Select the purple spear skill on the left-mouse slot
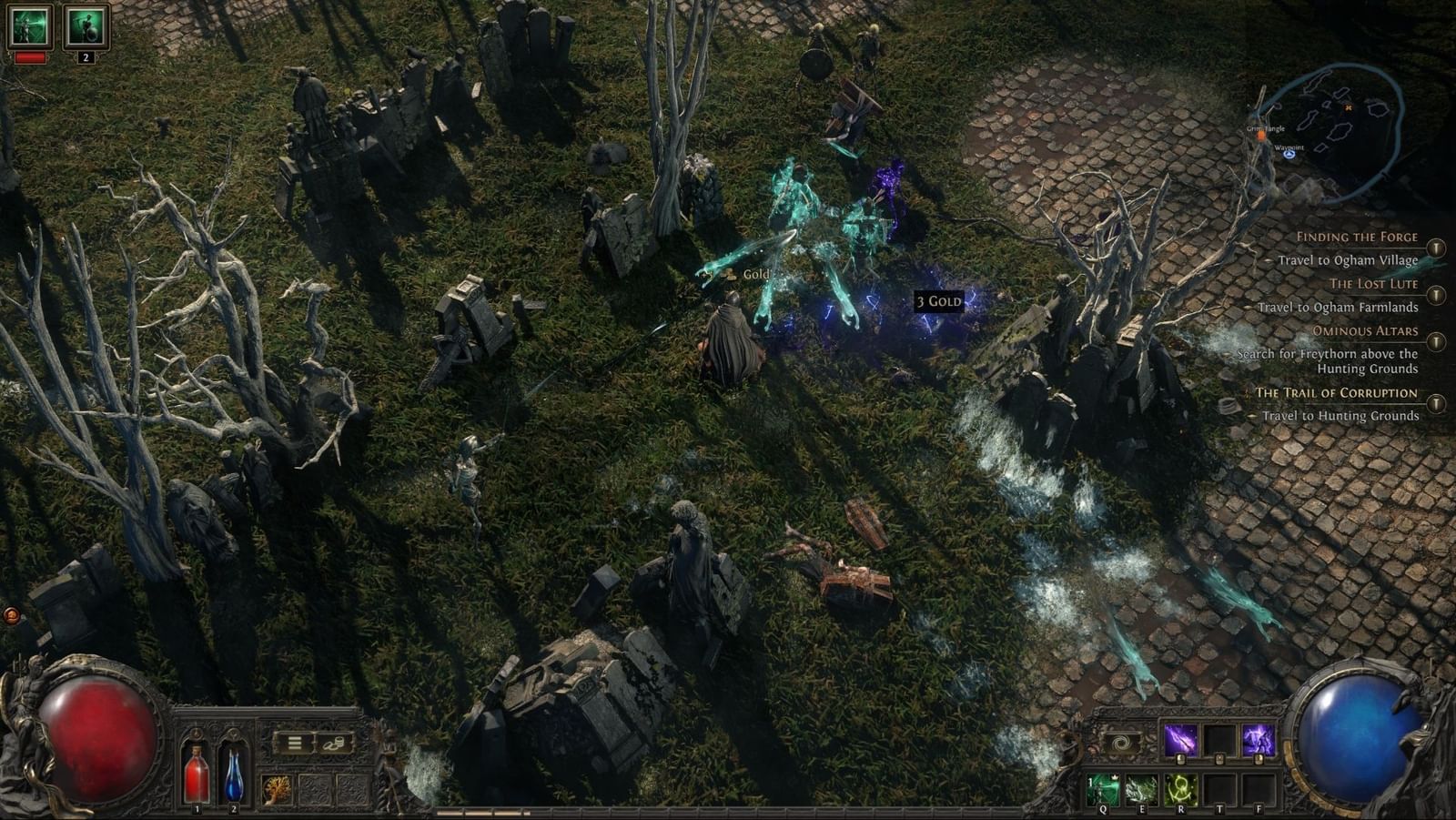Image resolution: width=1456 pixels, height=820 pixels. 1178,740
